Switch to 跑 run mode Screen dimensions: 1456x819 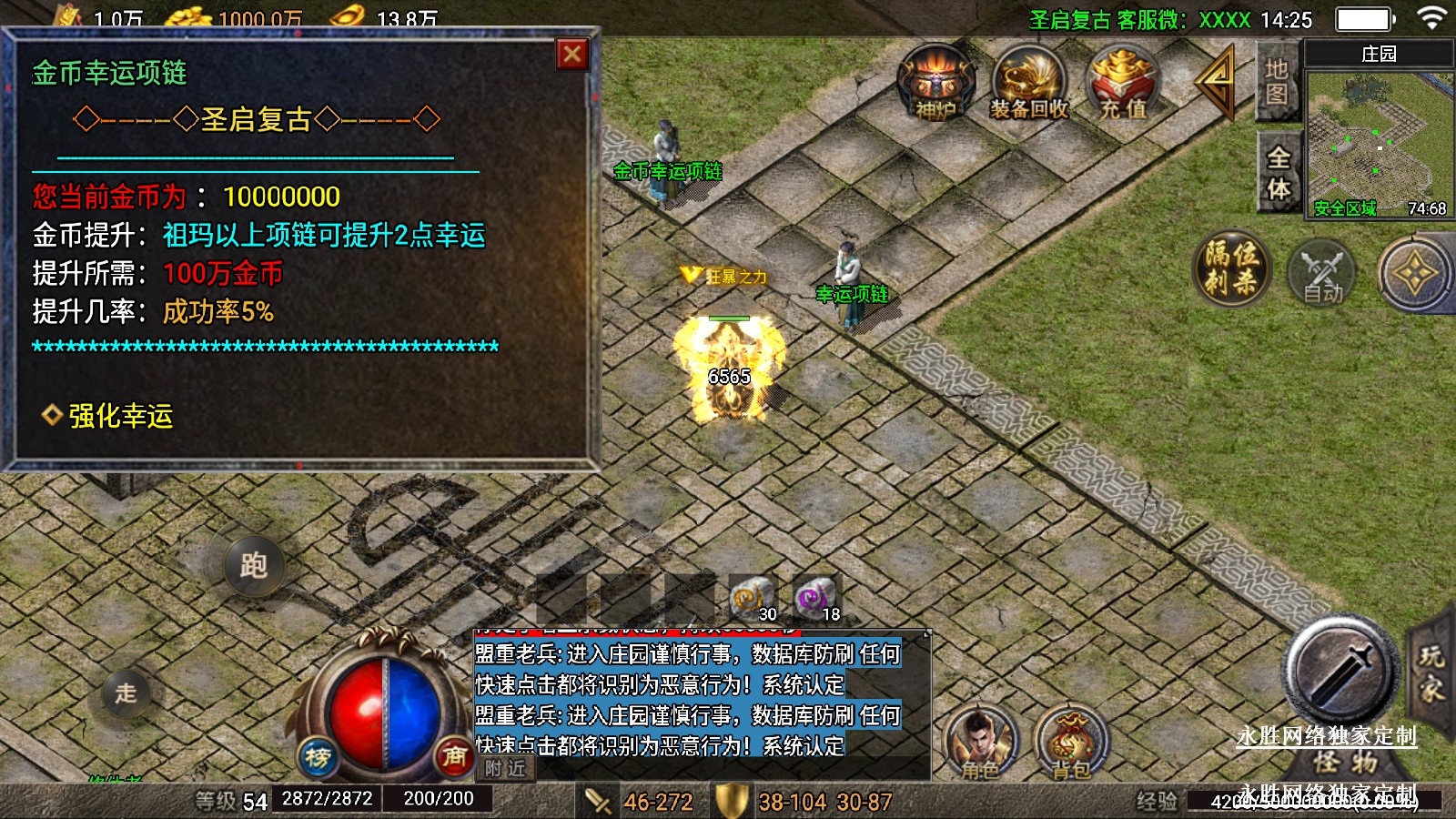coord(254,565)
